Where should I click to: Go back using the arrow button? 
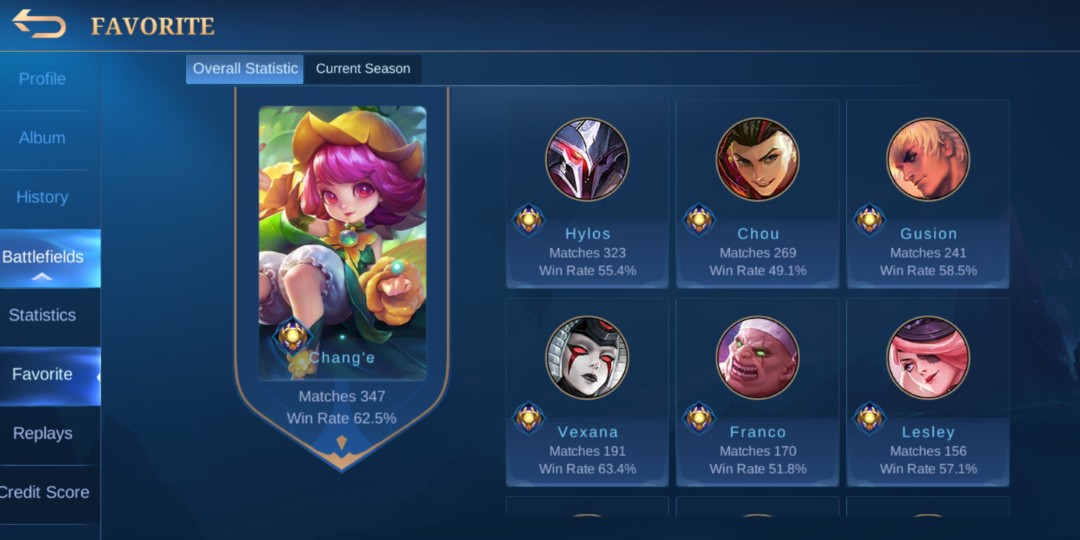39,24
